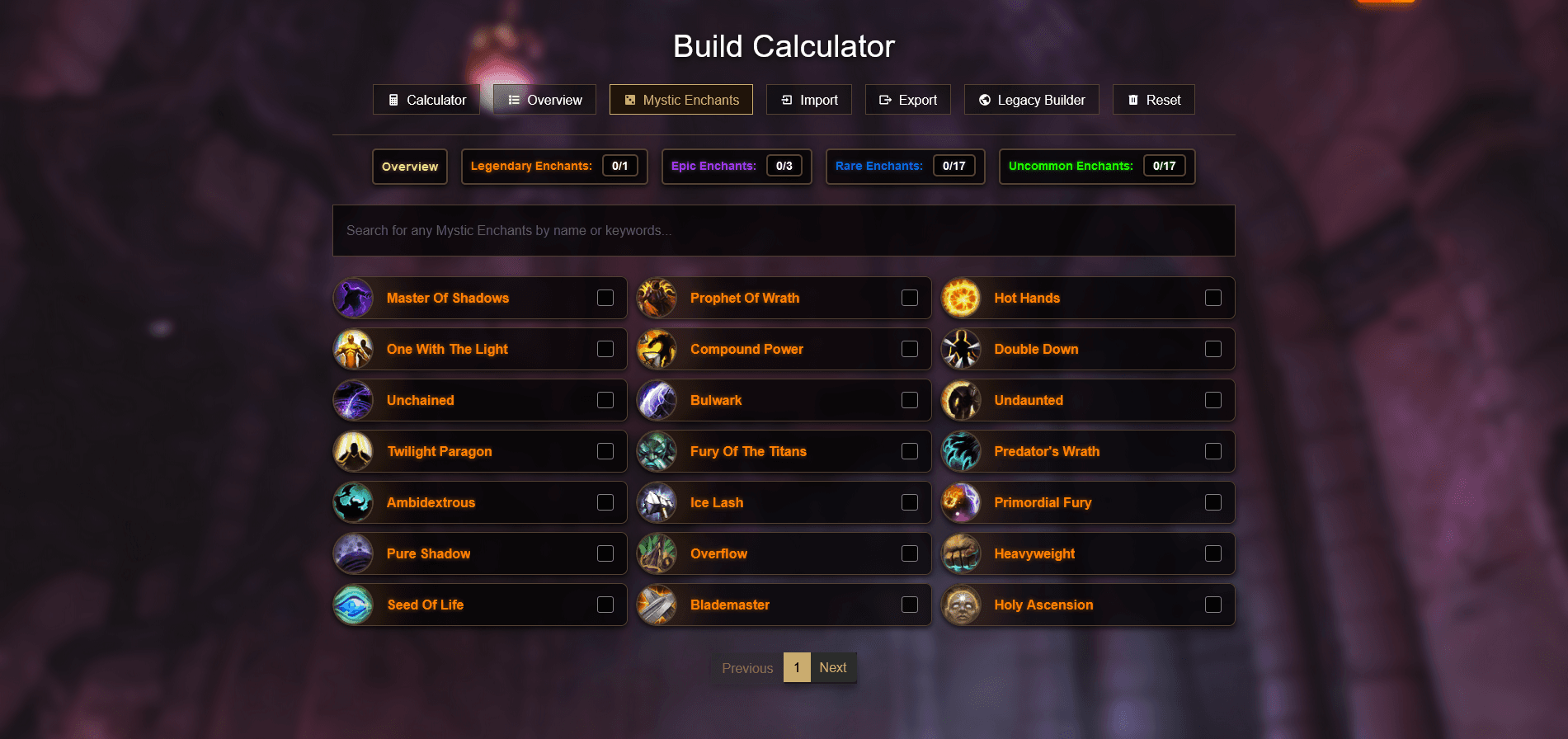Click the Mystic Enchants search field
1568x739 pixels.
pyautogui.click(x=783, y=230)
